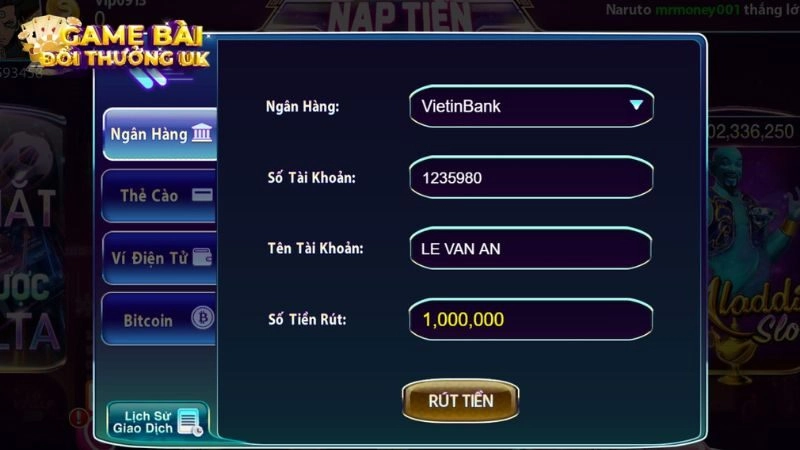Select the Bitcoin tab
Viewport: 800px width, 450px height.
[x=161, y=320]
